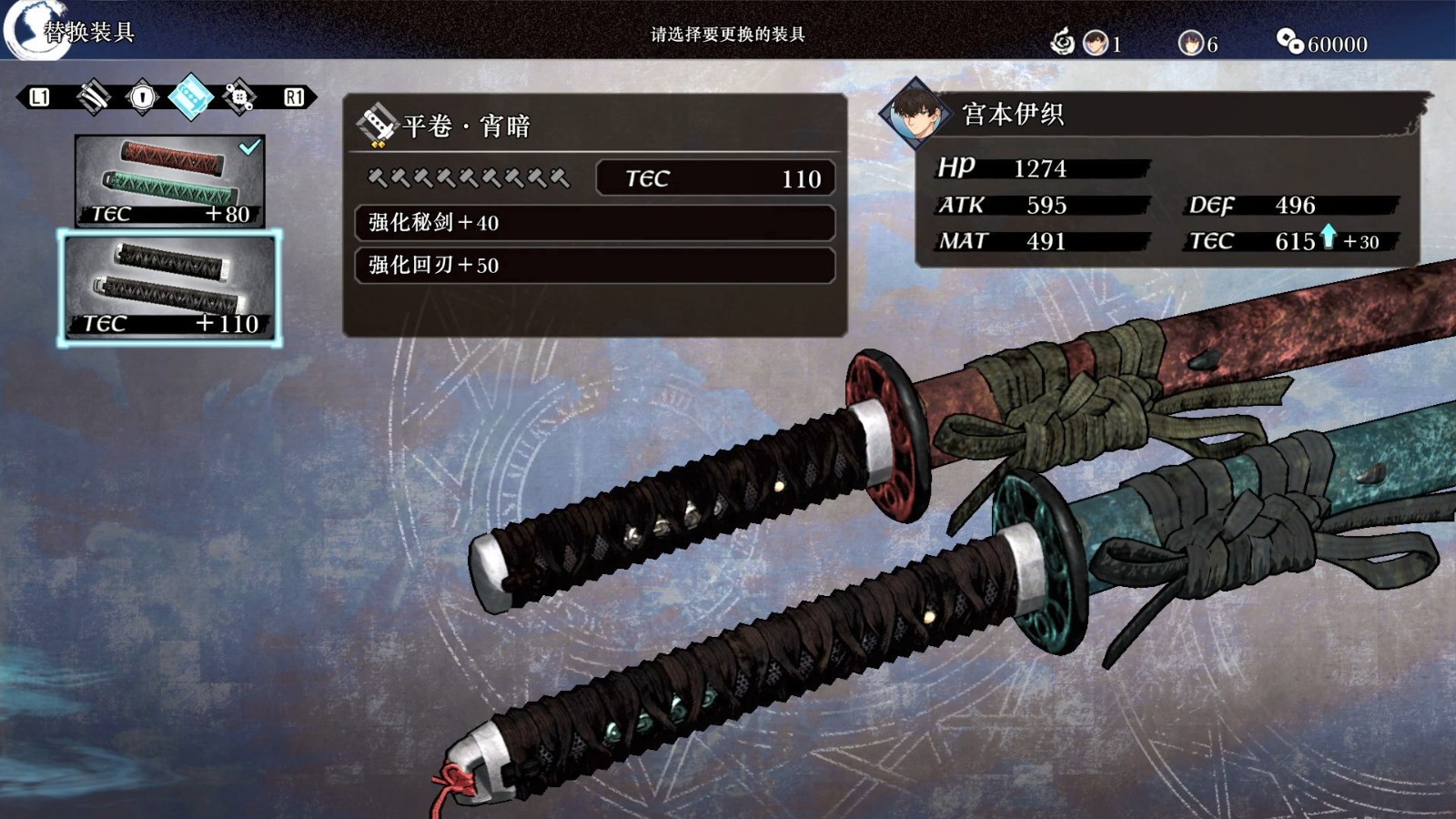Click the blue upgrade arrow next to TEC 615
The width and height of the screenshot is (1456, 819).
(1328, 238)
